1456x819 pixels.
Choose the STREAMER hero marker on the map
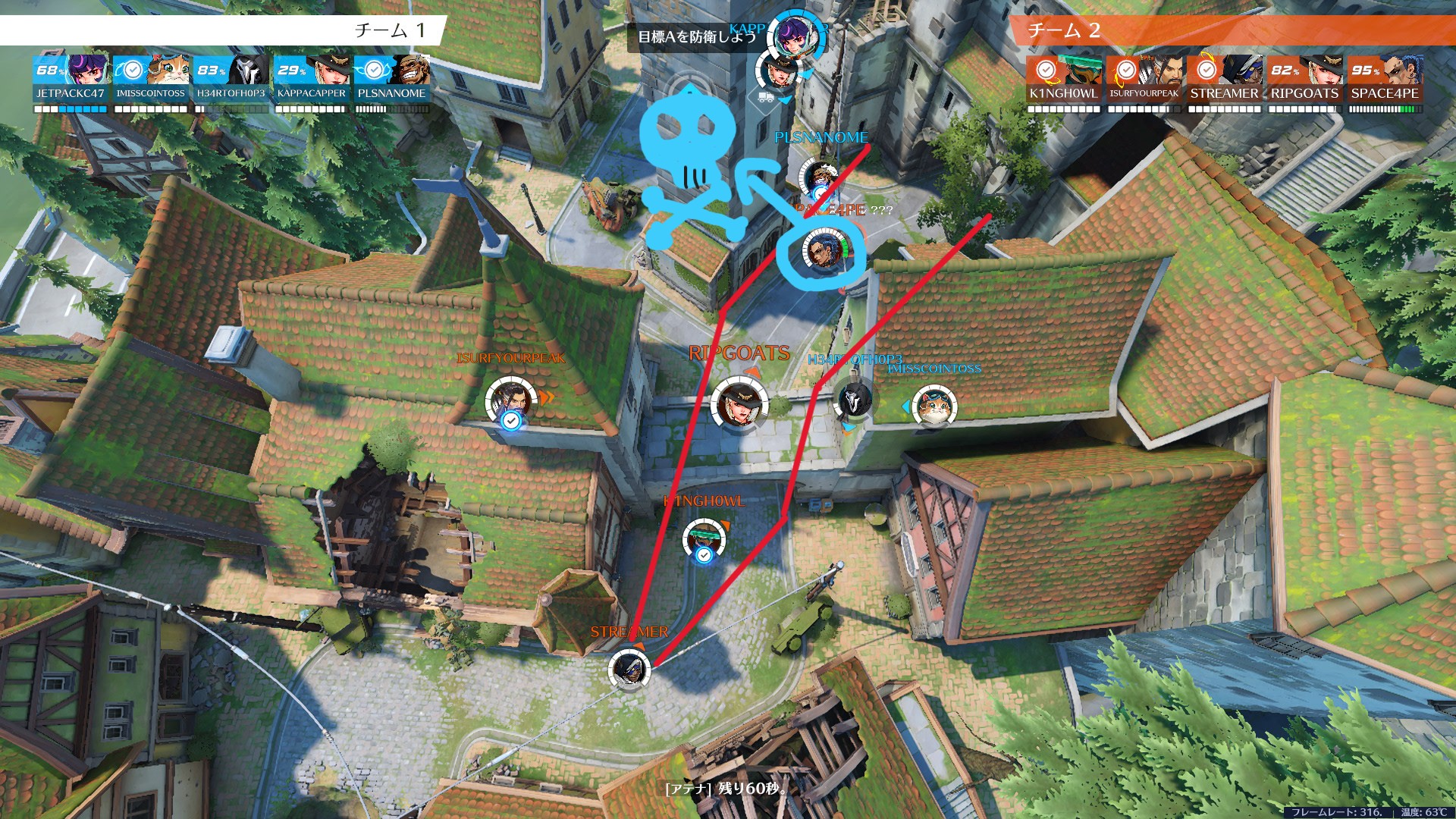pos(629,669)
